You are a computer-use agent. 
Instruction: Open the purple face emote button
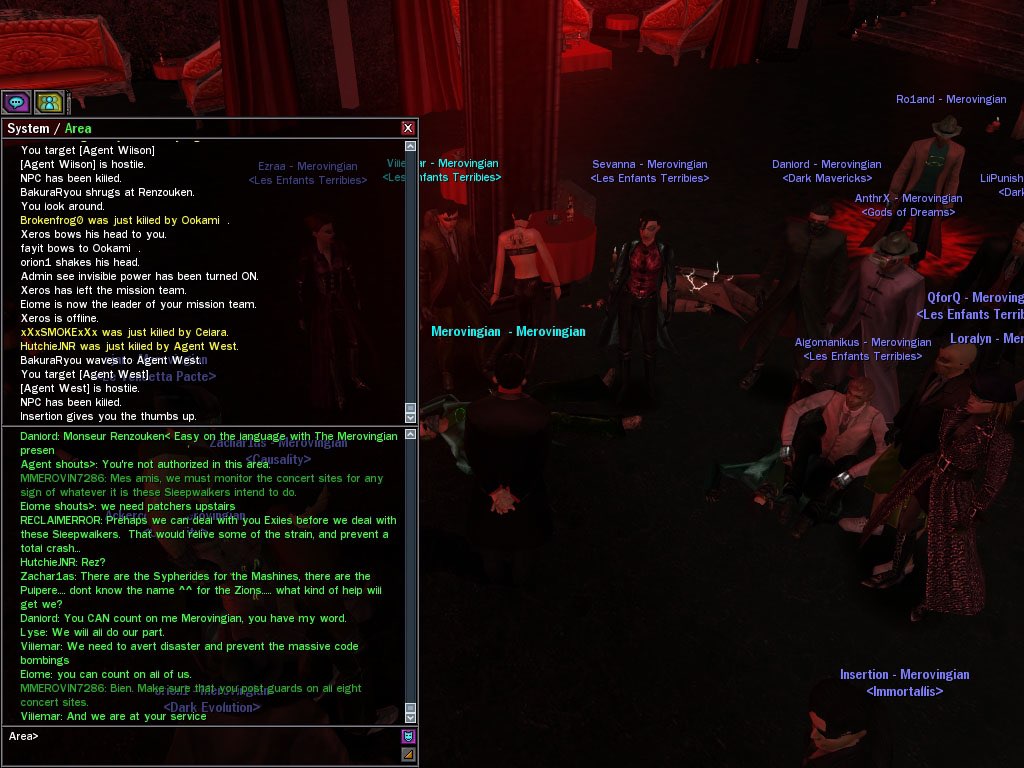[408, 737]
